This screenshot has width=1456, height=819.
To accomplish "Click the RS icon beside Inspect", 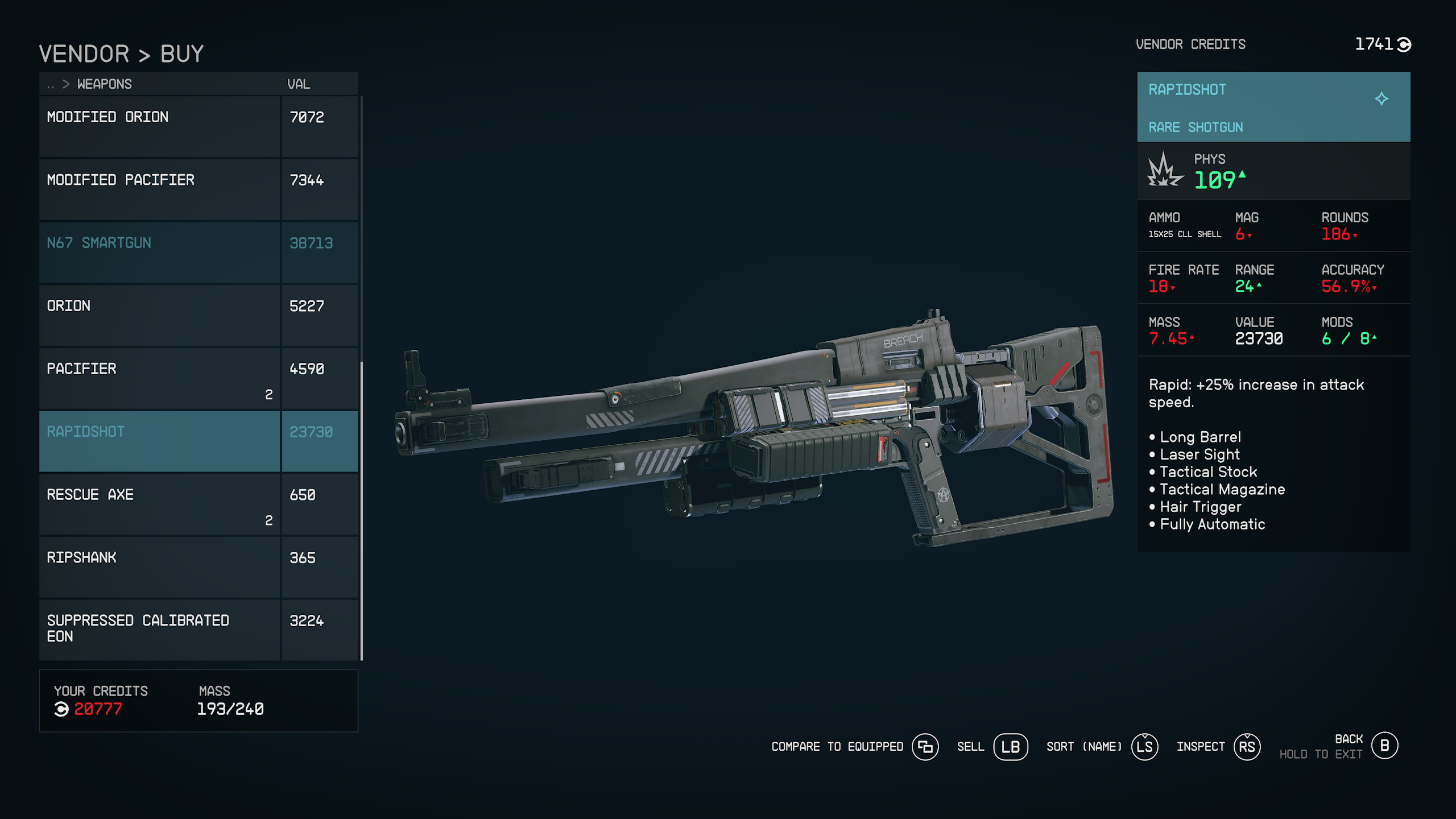I will tap(1248, 746).
